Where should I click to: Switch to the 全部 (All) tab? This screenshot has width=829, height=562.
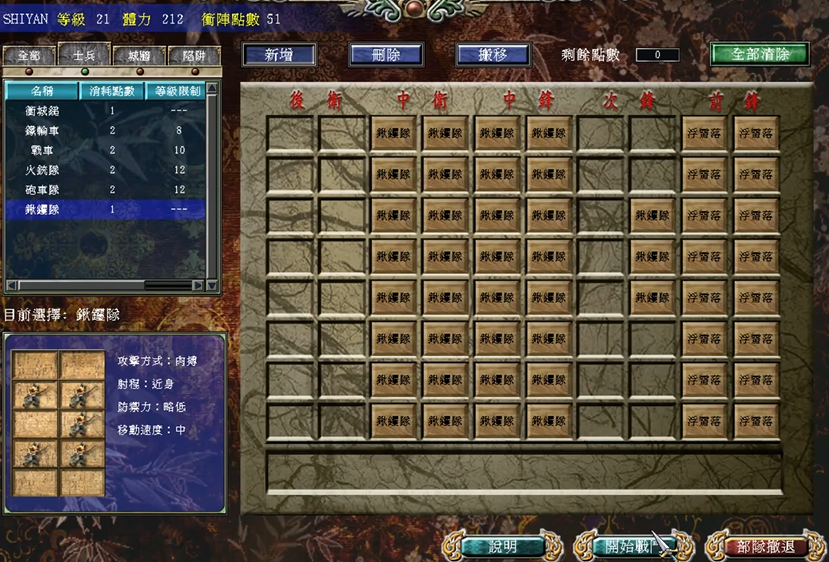coord(28,56)
